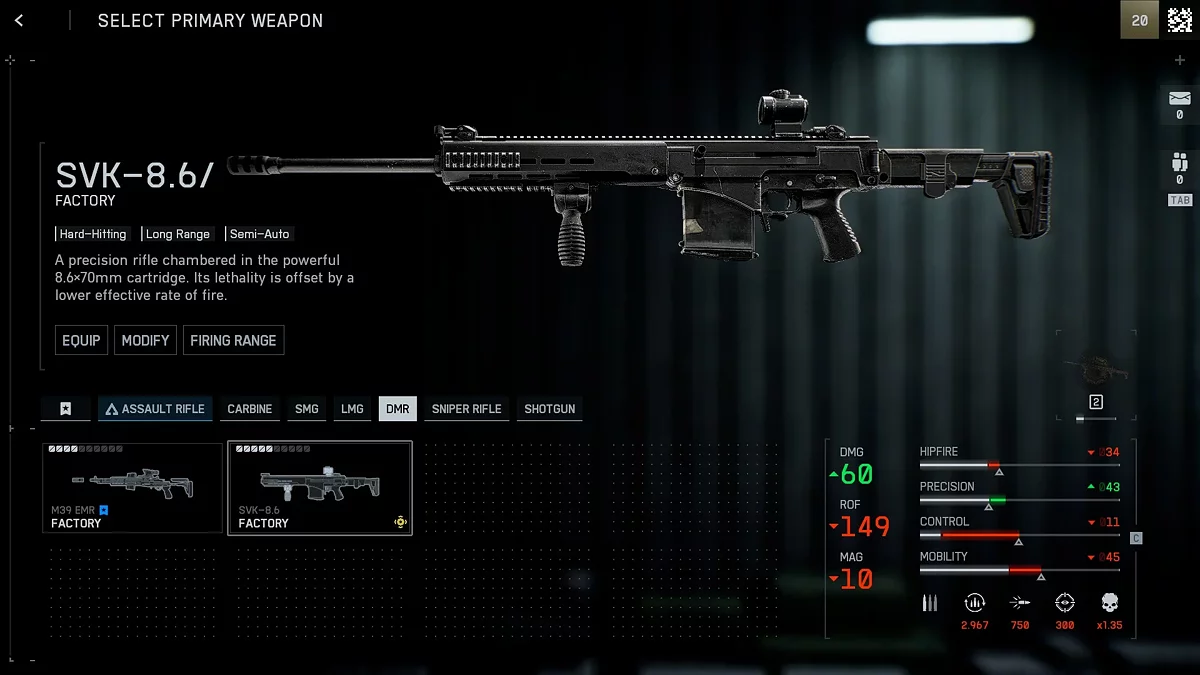
Task: Click the plus icon in right sidebar
Action: (x=1179, y=60)
